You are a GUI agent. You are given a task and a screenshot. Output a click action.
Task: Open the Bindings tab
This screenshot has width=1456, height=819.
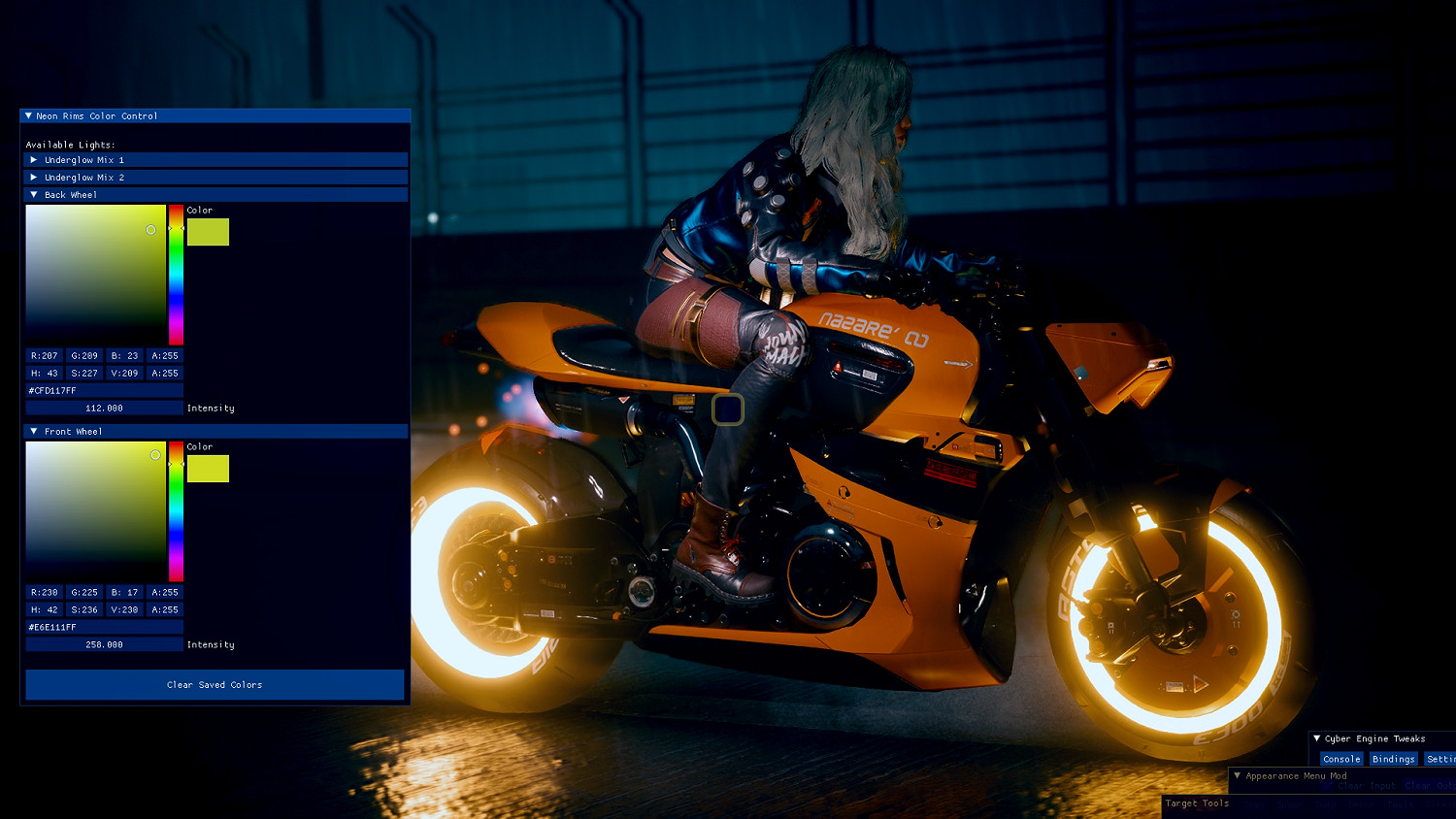[1393, 759]
